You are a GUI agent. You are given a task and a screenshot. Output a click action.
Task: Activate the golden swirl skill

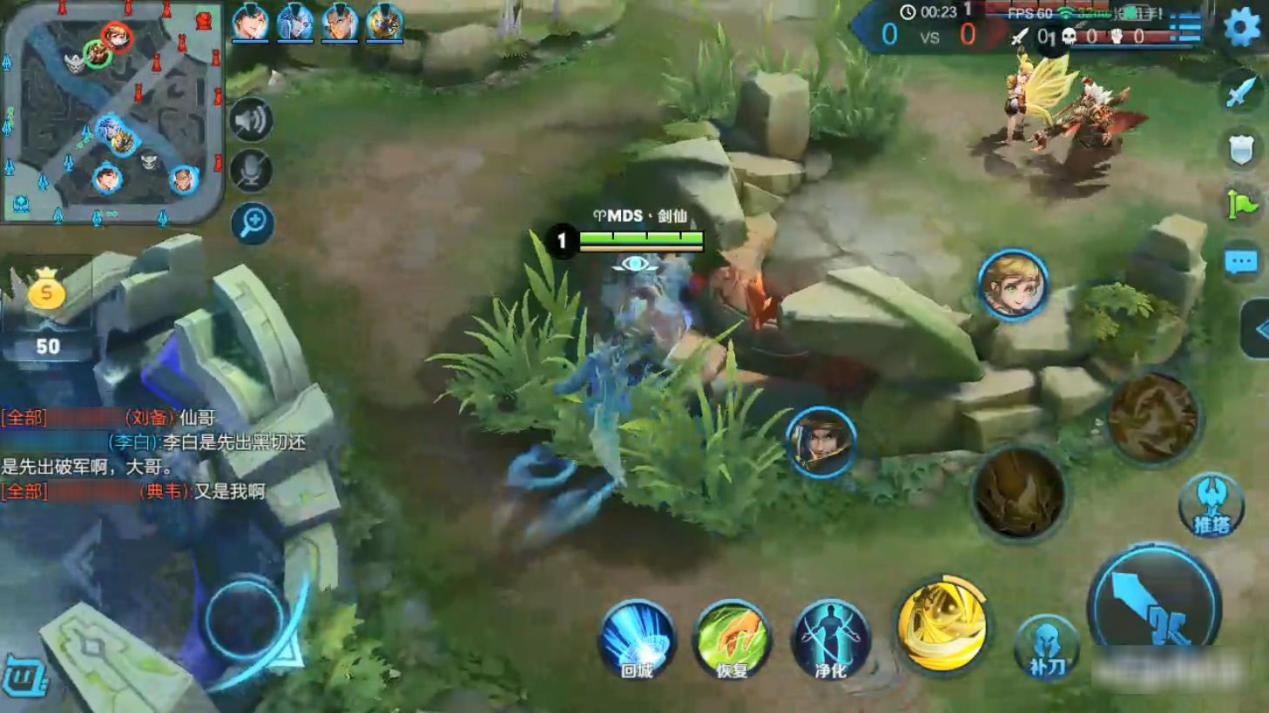click(942, 625)
